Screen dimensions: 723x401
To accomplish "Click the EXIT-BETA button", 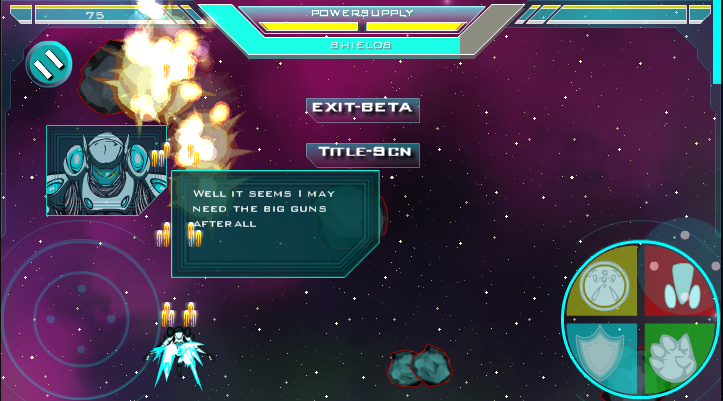I will tap(362, 109).
